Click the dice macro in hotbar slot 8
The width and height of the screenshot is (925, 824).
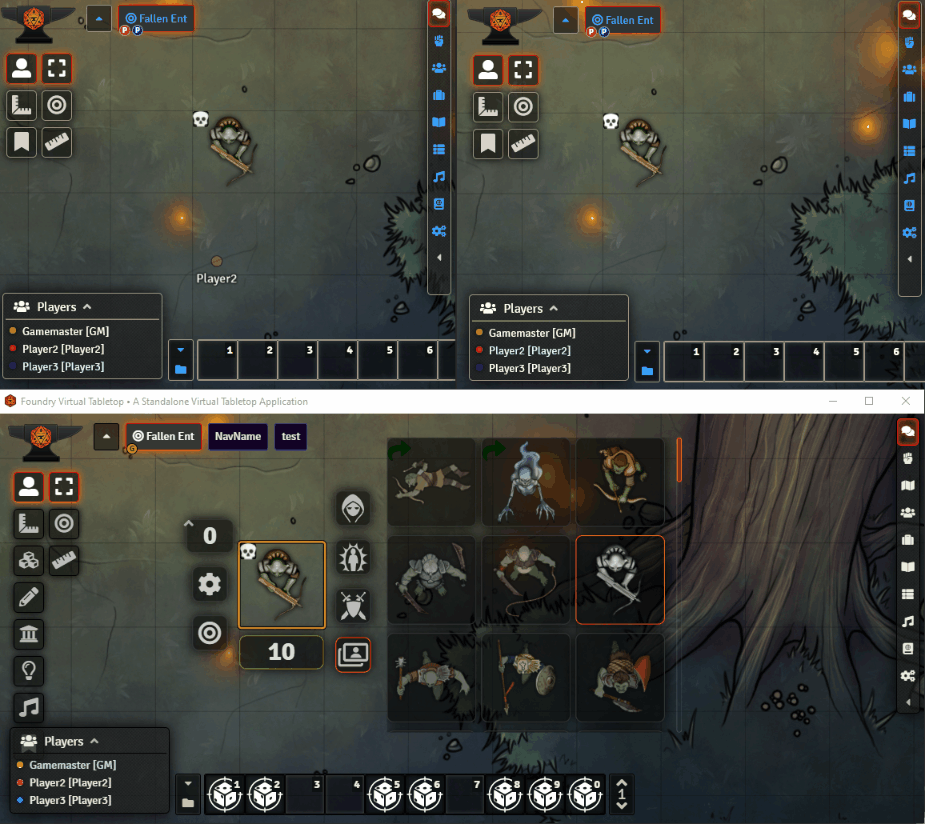[506, 795]
